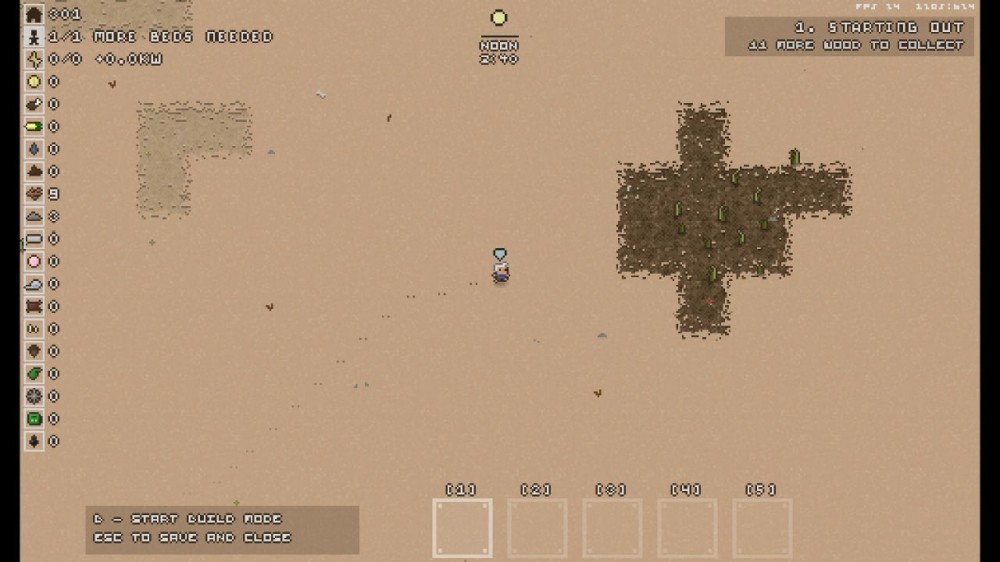Screen dimensions: 1000x562
Task: Choose hotbar slot 2
Action: 537,528
